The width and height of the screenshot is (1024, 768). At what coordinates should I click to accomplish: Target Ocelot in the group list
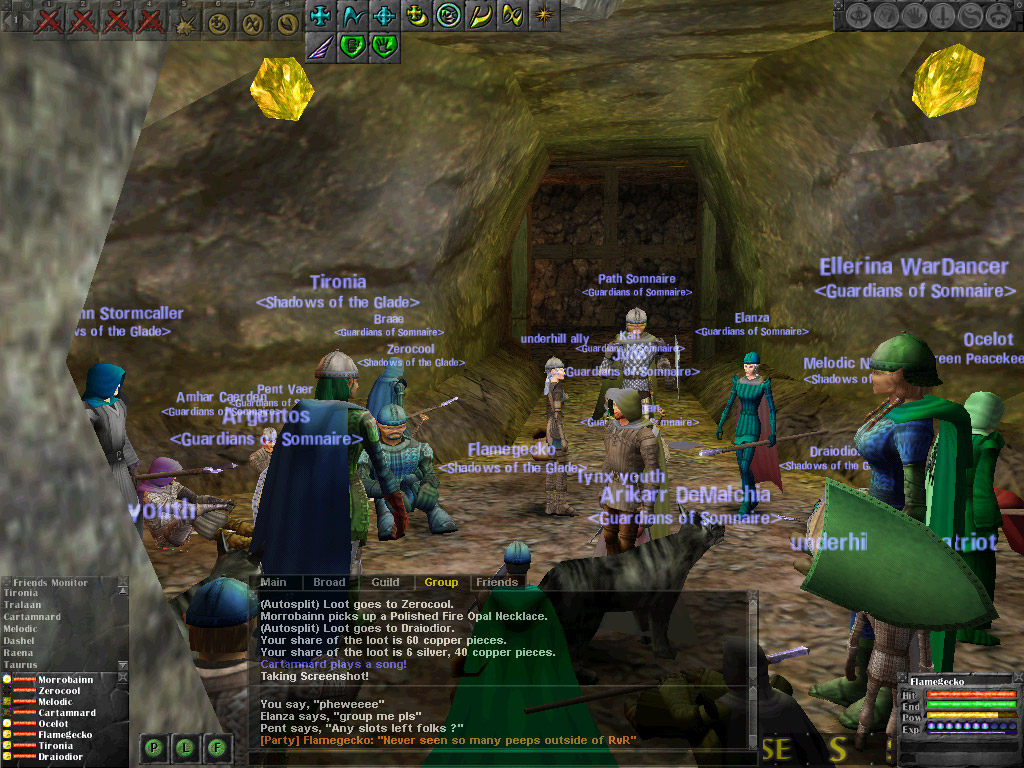coord(54,724)
